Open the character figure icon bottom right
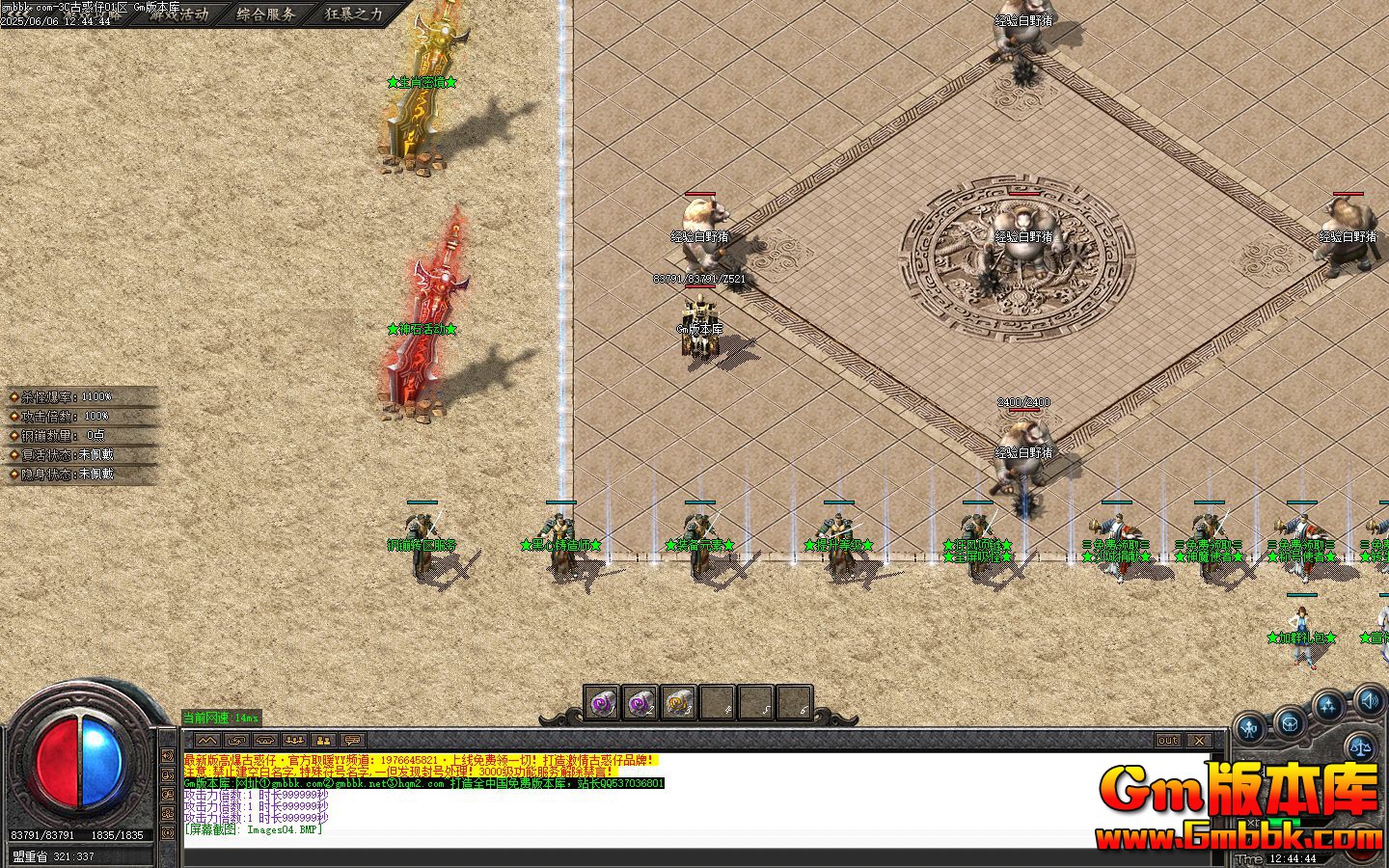The height and width of the screenshot is (868, 1389). click(1248, 726)
